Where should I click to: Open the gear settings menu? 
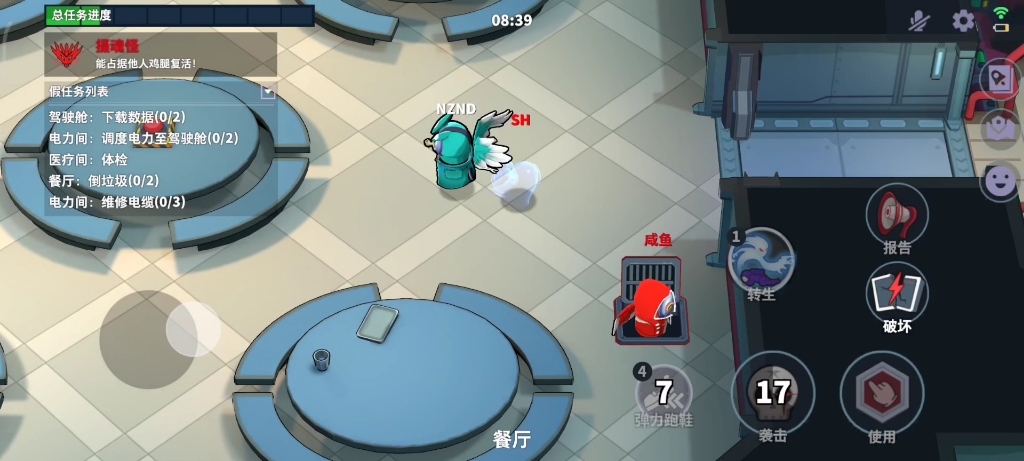[x=963, y=21]
